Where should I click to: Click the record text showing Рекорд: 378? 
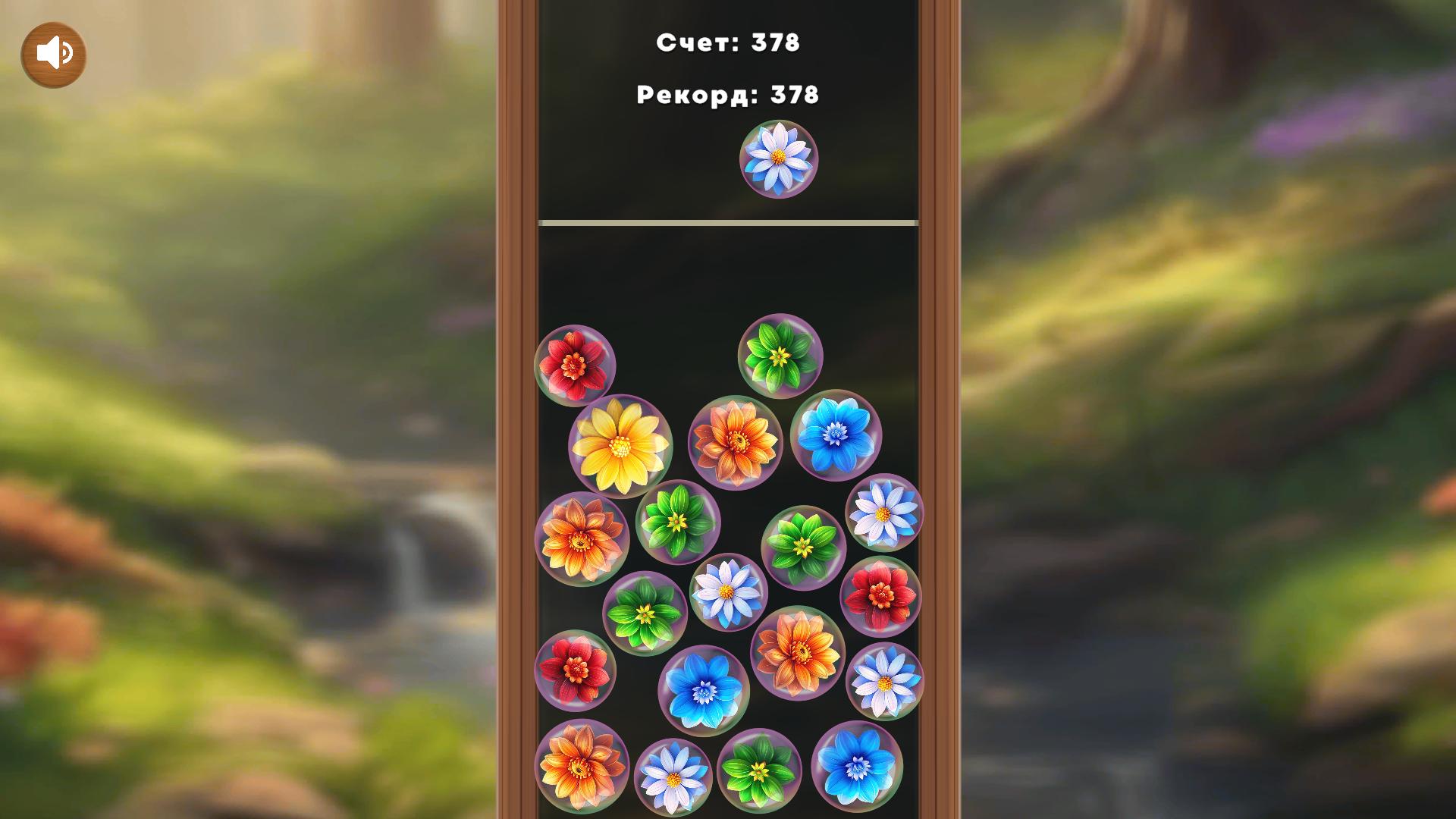(x=726, y=95)
